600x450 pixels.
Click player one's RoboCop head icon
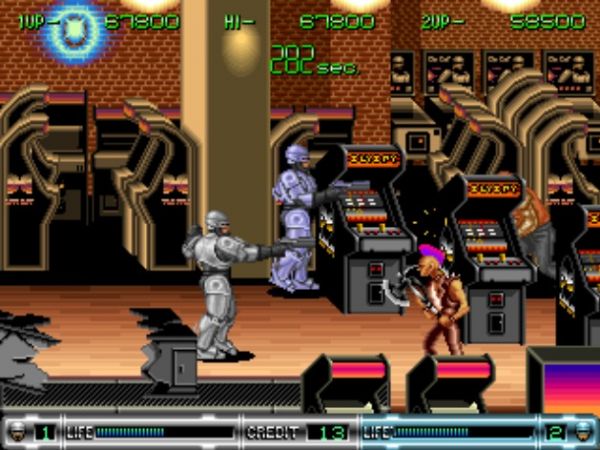pyautogui.click(x=17, y=432)
